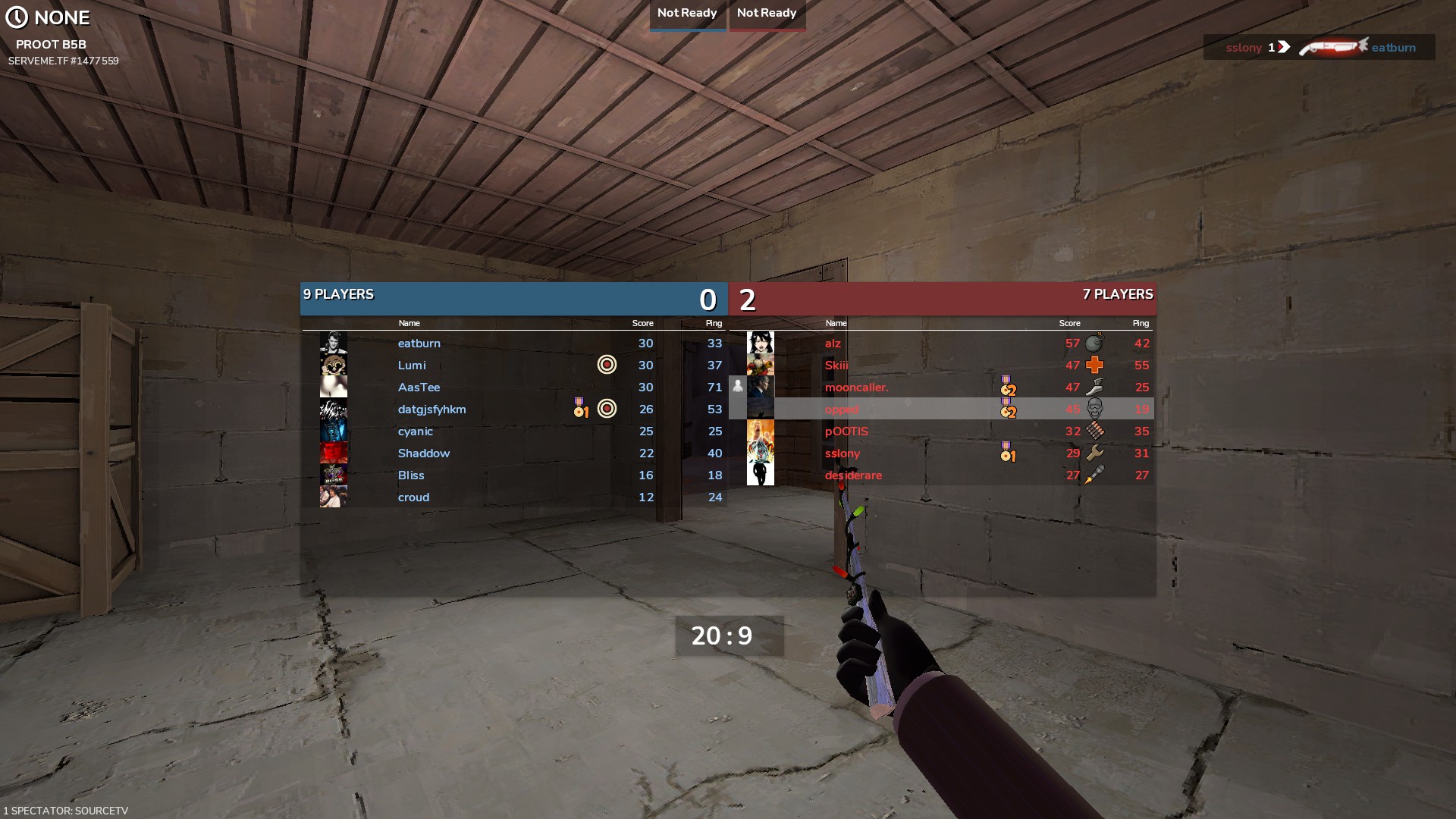1456x819 pixels.
Task: Pick cyanic in the player list
Action: (x=416, y=431)
